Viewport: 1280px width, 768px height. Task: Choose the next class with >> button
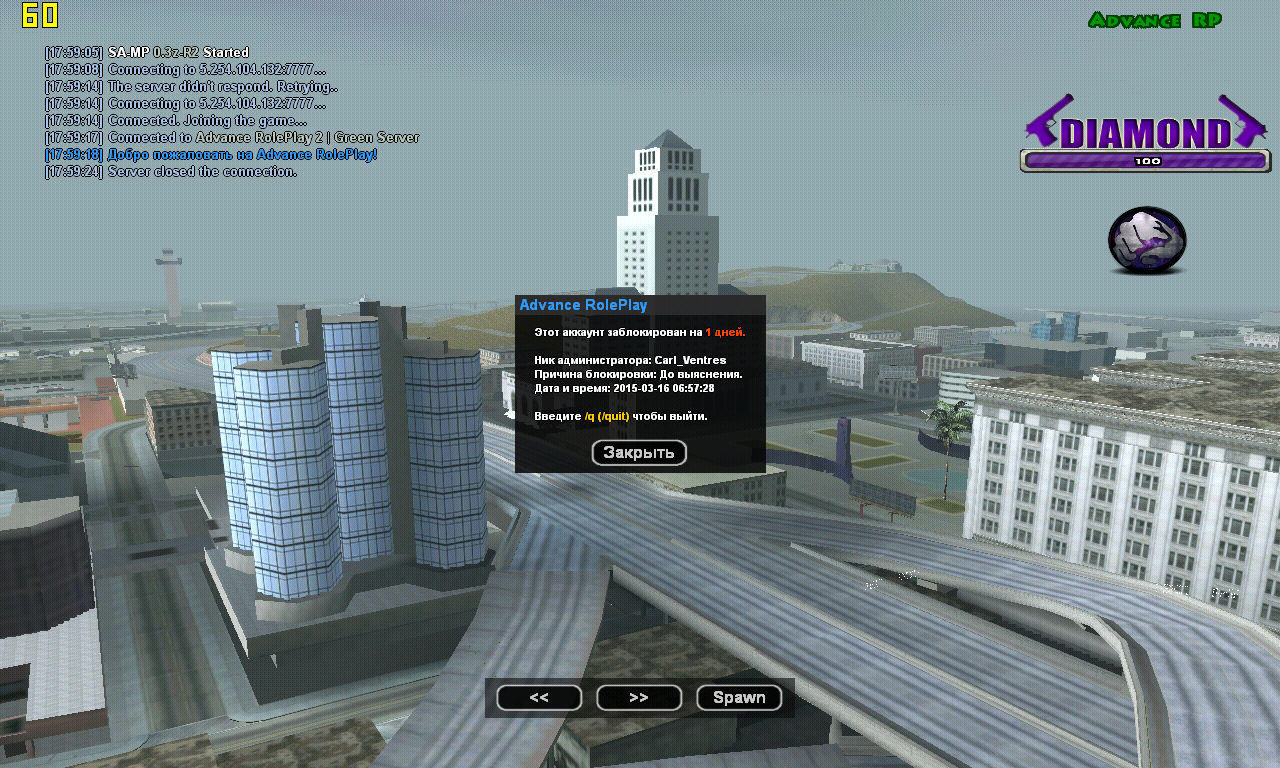639,698
